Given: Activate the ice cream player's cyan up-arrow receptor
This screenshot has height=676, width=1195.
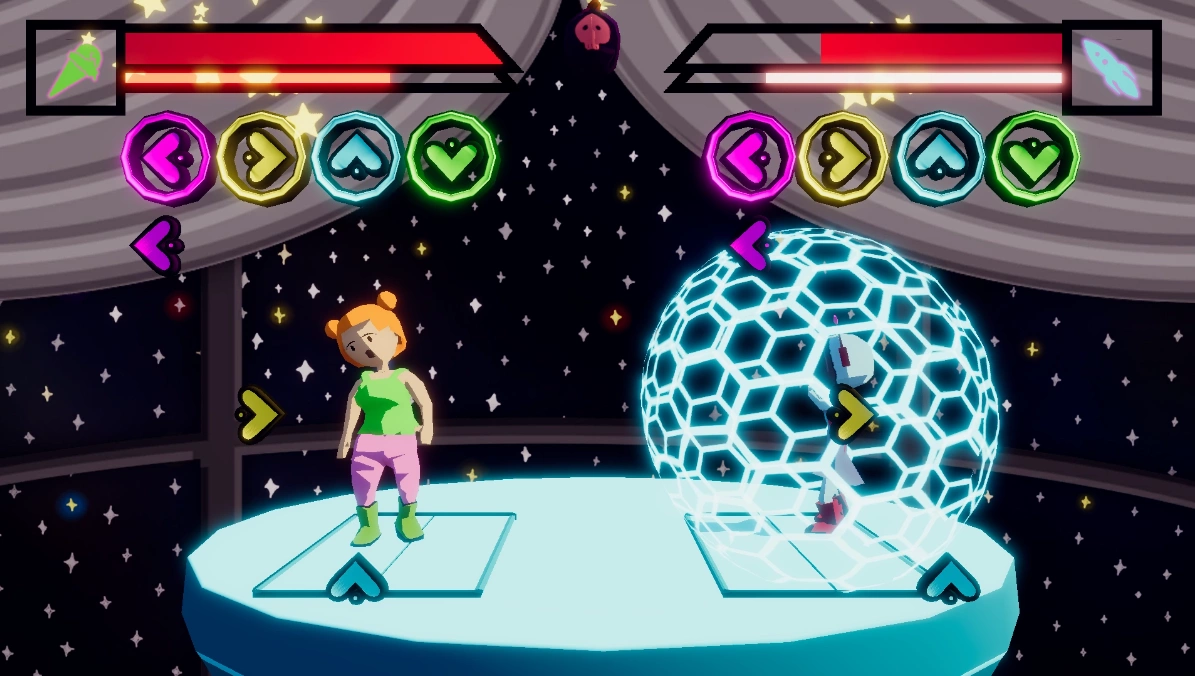Looking at the screenshot, I should click(x=357, y=158).
